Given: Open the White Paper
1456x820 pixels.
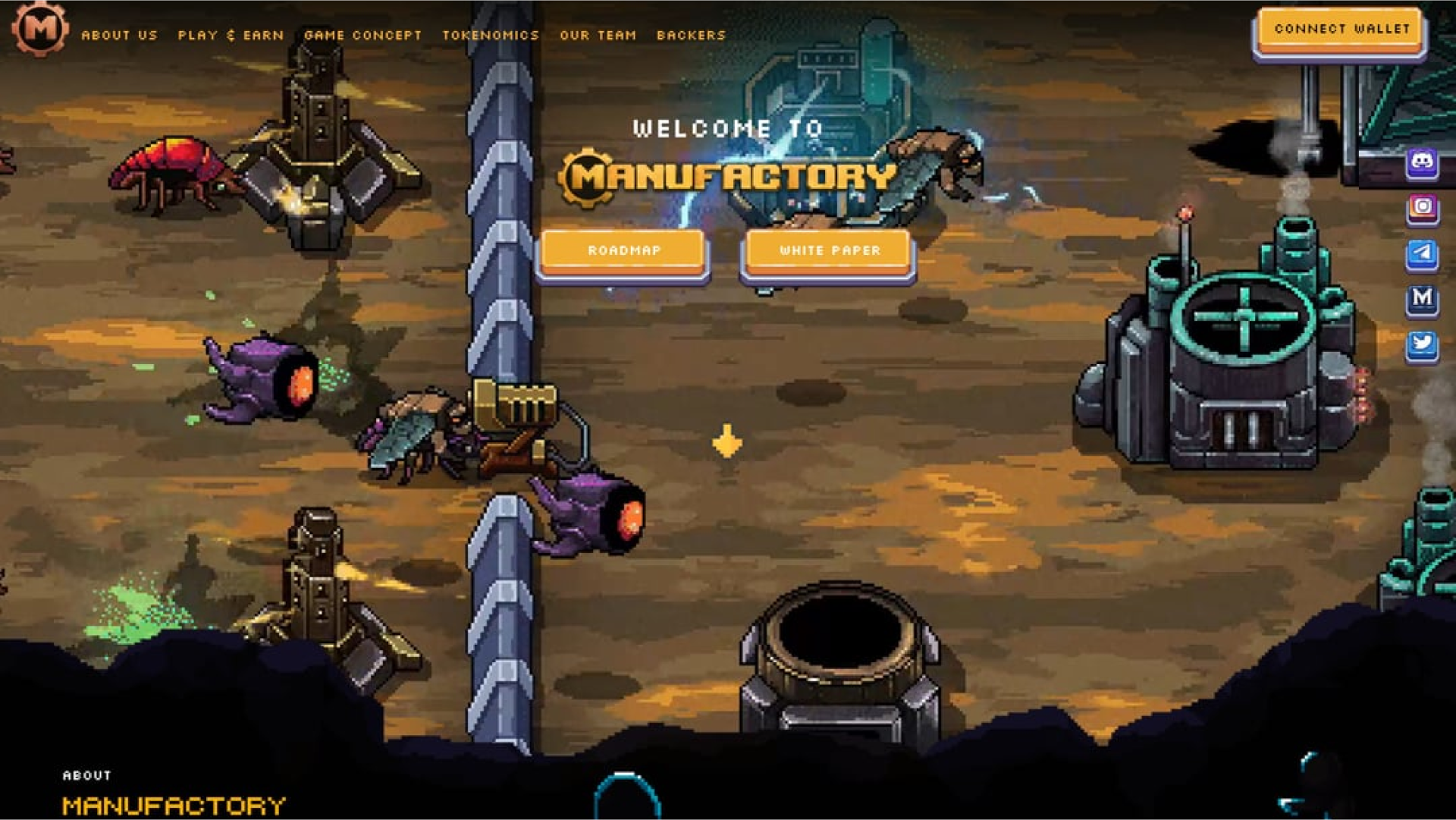Looking at the screenshot, I should coord(830,250).
